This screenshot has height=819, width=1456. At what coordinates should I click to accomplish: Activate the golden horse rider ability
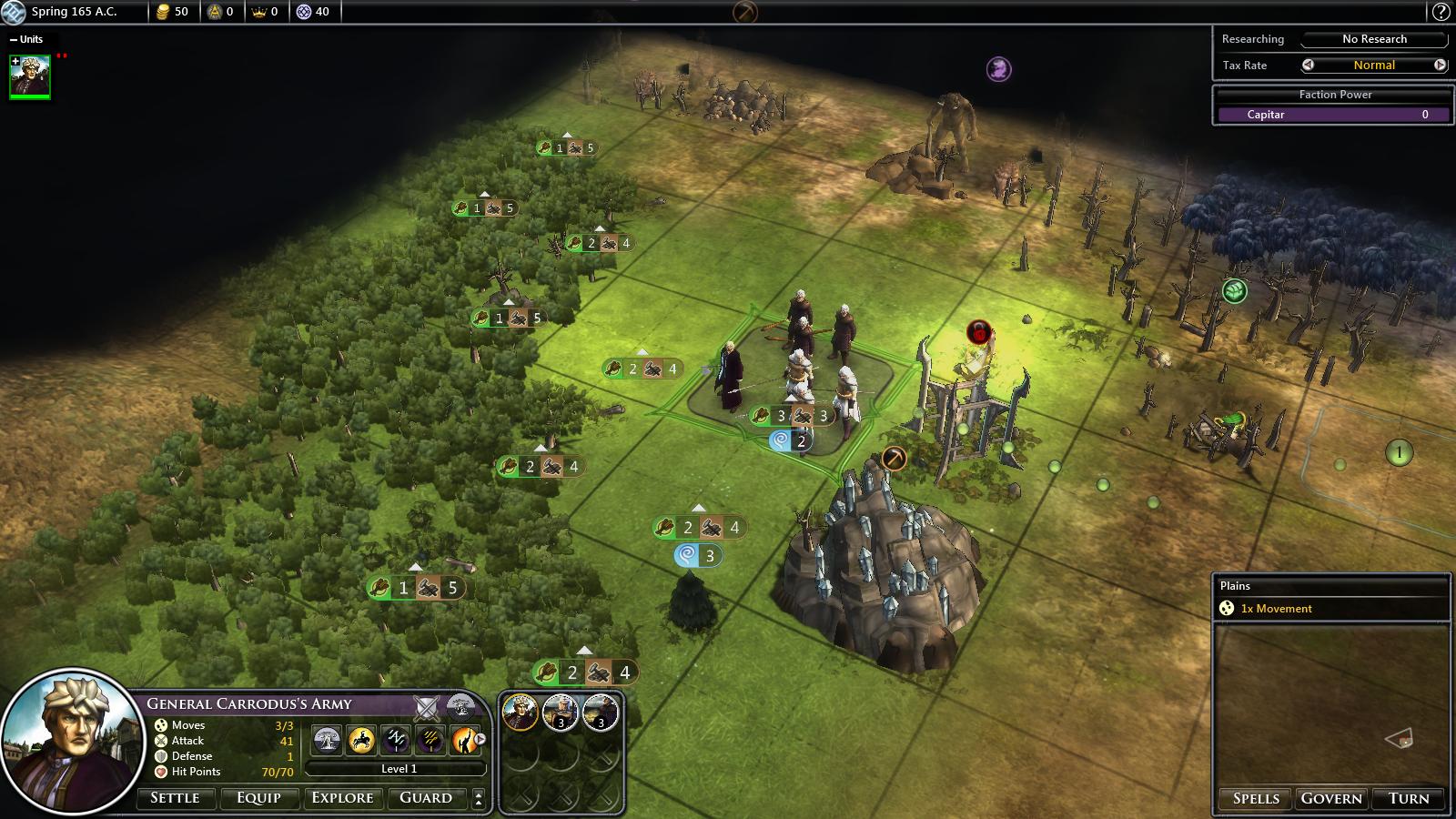pos(361,740)
